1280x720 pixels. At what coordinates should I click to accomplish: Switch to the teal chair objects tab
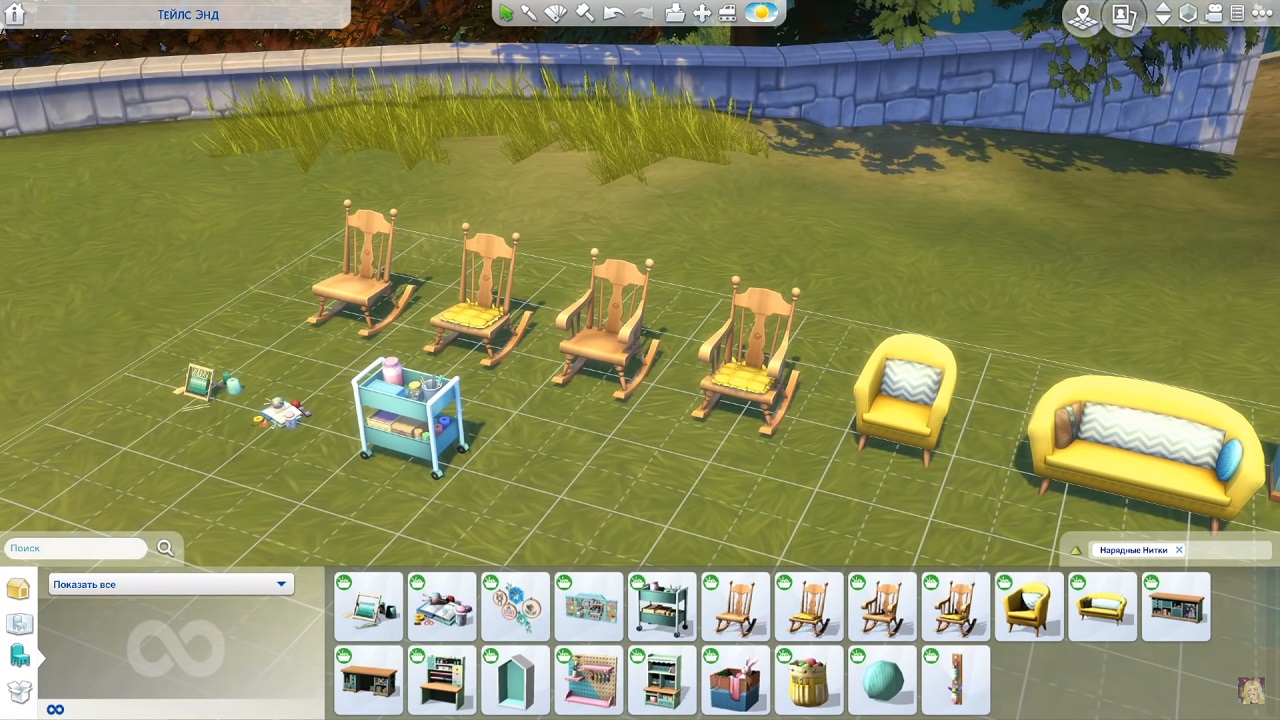click(19, 656)
